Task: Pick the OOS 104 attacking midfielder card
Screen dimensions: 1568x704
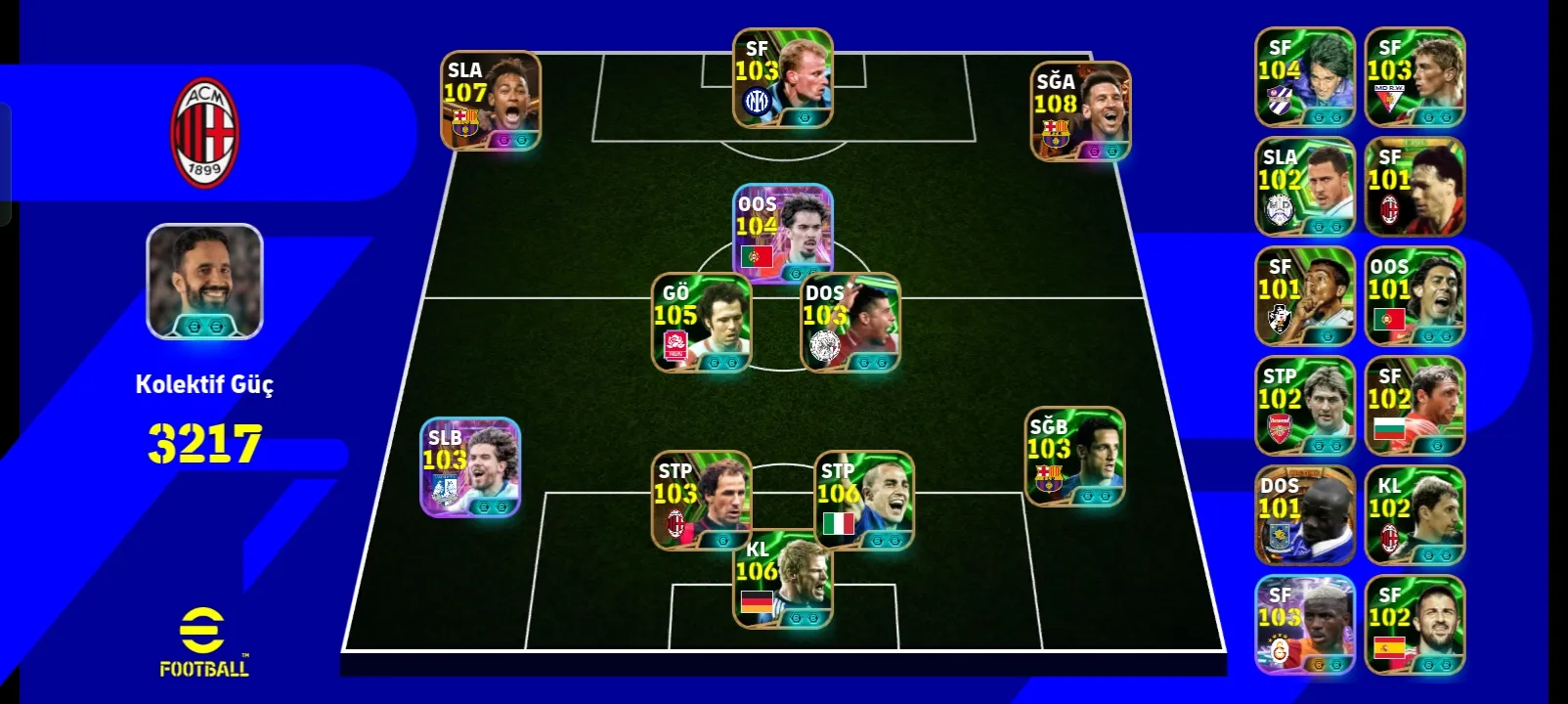Action: [783, 232]
